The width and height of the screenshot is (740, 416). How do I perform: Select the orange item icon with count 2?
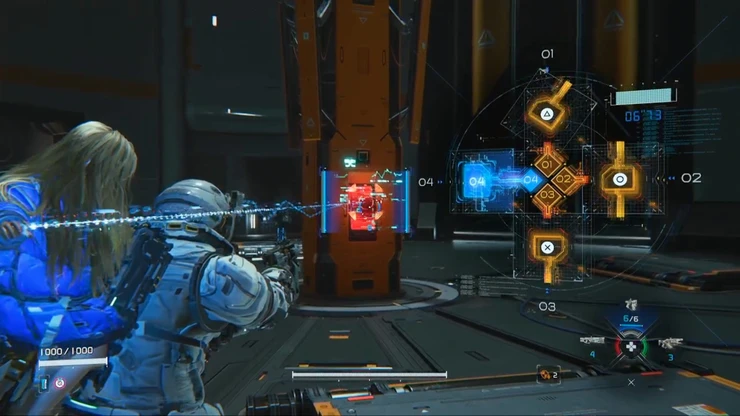547,374
